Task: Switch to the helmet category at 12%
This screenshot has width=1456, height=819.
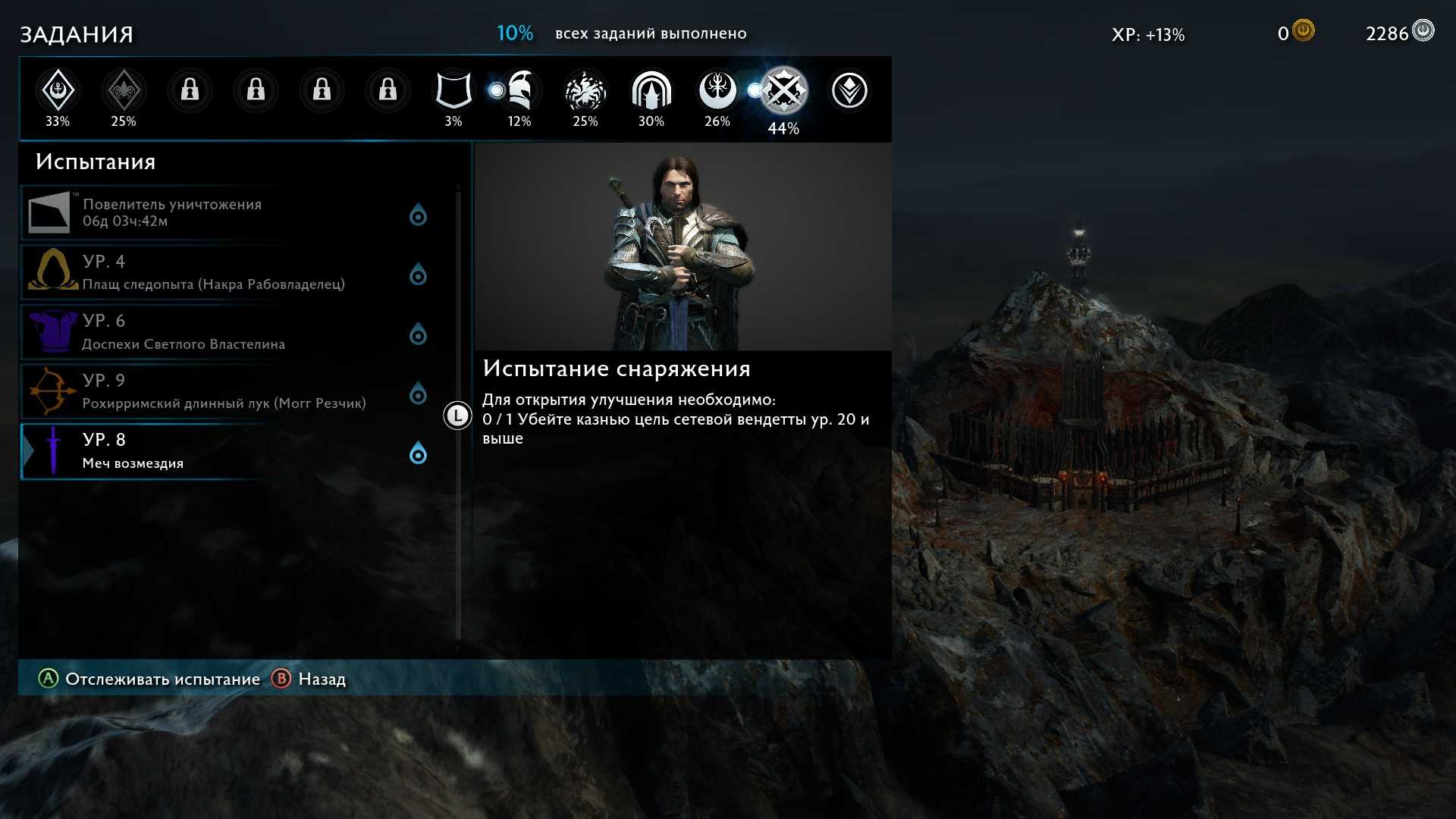Action: coord(519,91)
